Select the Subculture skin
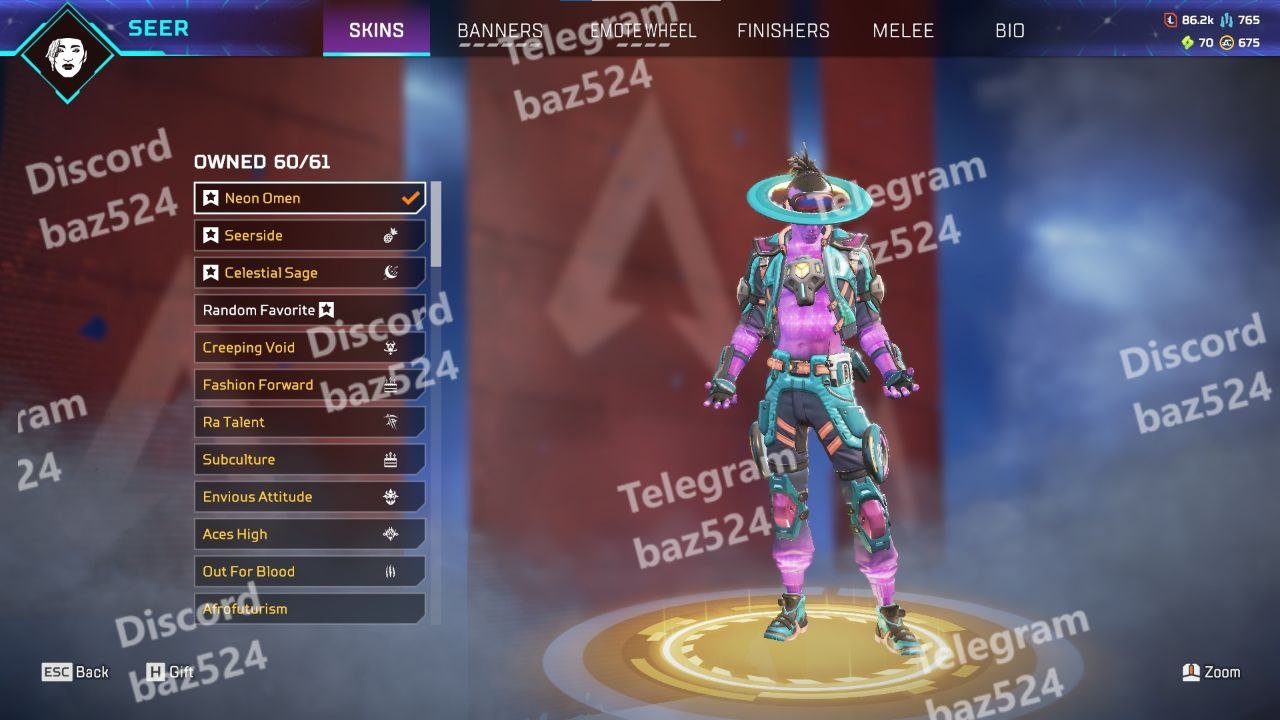The image size is (1280, 720). pyautogui.click(x=309, y=460)
